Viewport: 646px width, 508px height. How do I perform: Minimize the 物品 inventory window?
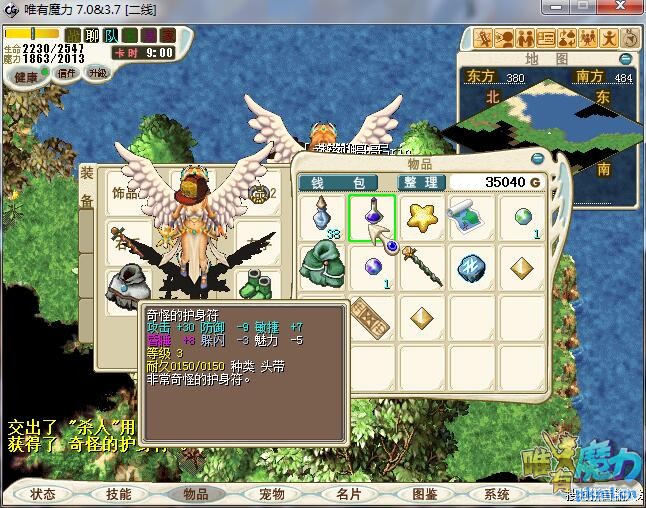pos(537,158)
